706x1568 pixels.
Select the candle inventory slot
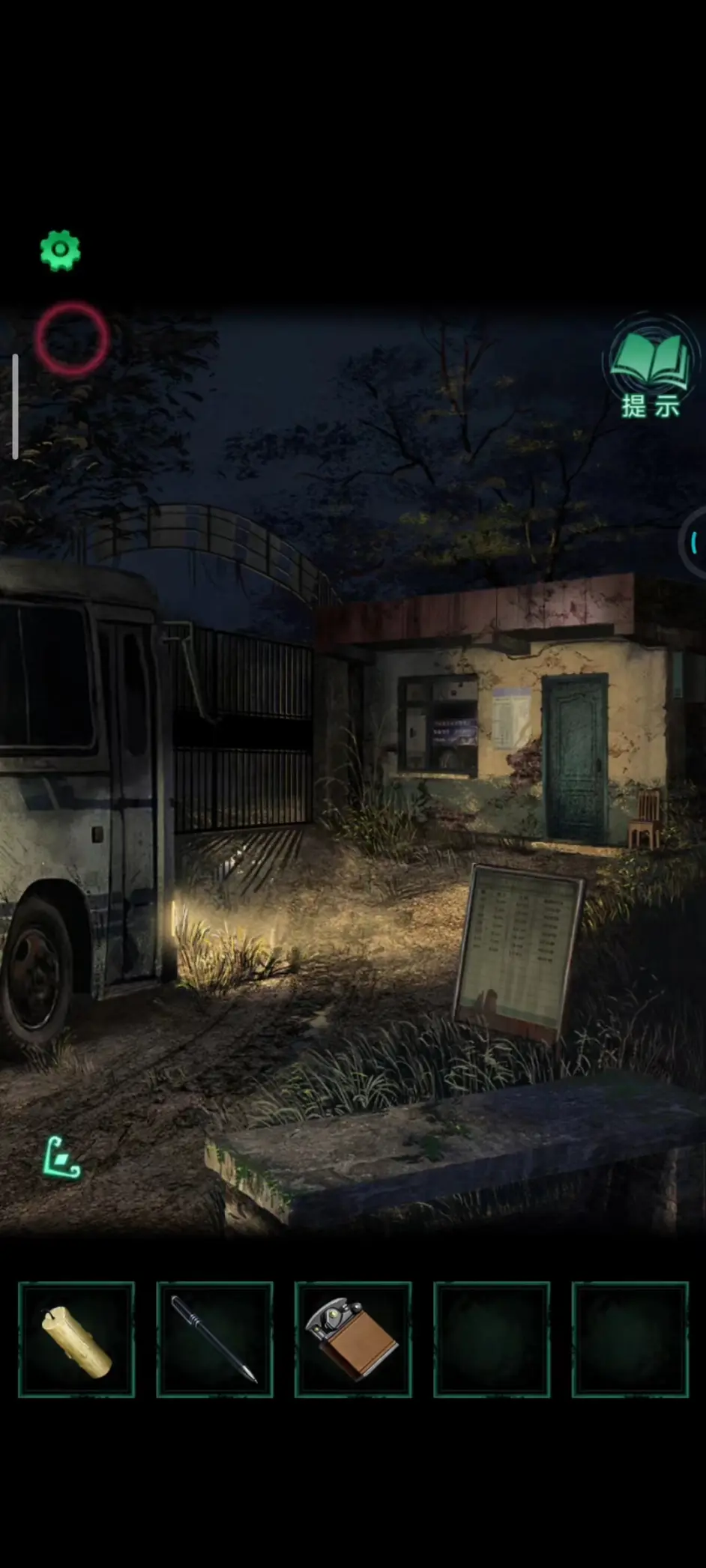76,1340
